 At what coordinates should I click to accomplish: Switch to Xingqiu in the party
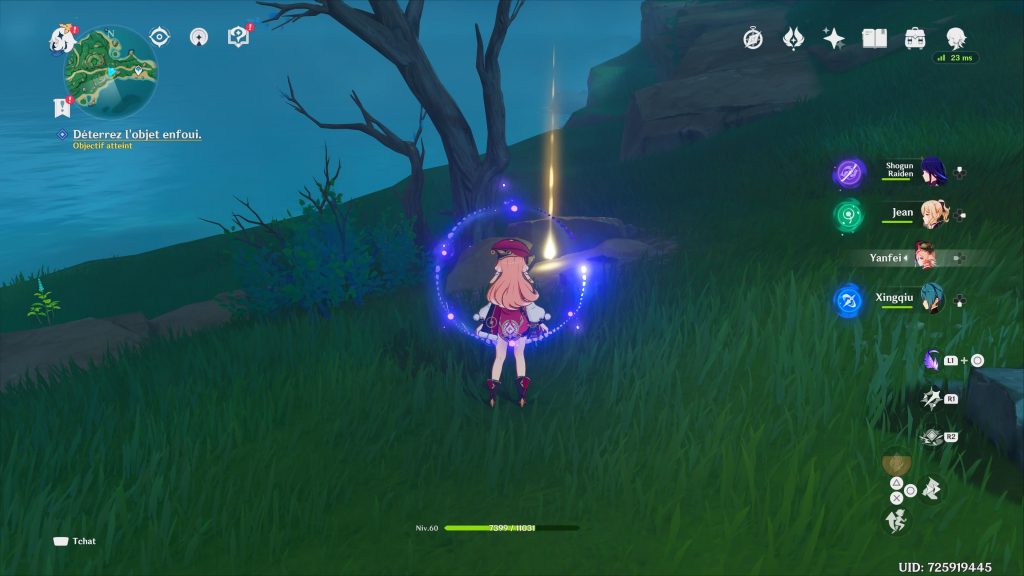(x=933, y=299)
